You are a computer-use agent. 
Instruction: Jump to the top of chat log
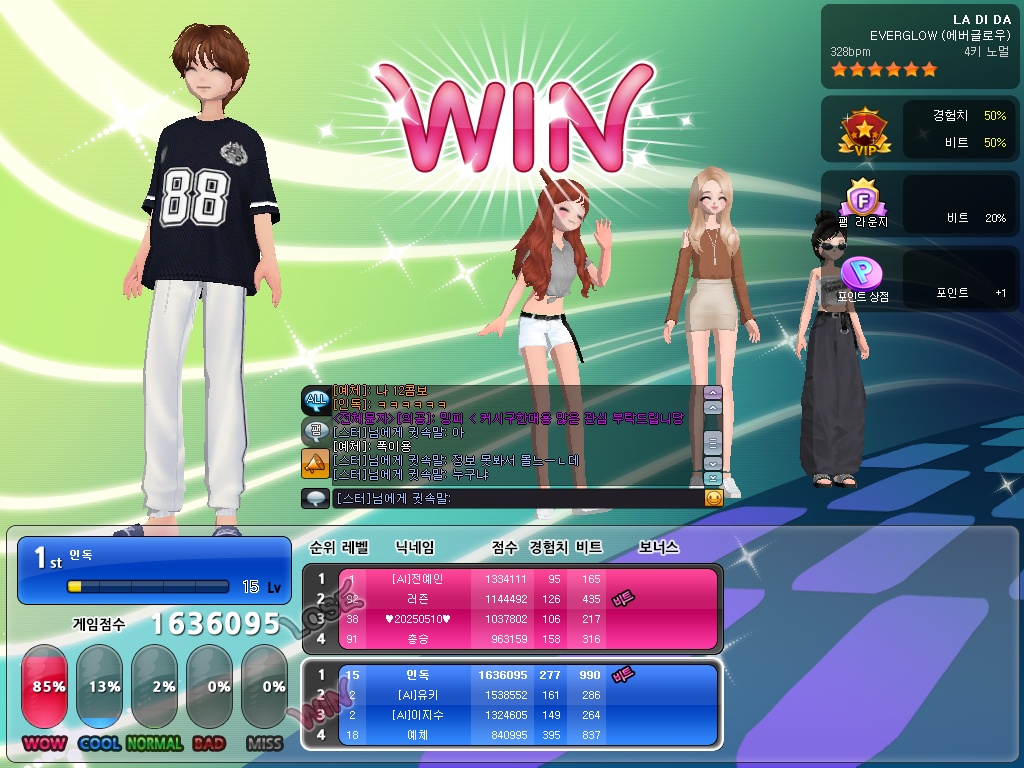pos(713,393)
